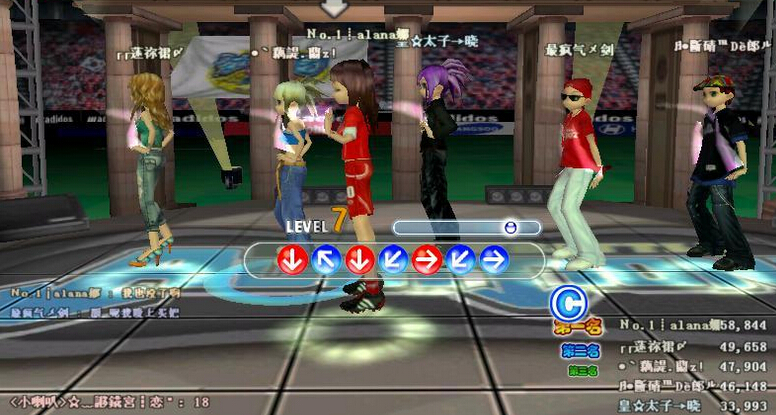Select the 皇☆太子→晓 scoreboard row
The image size is (776, 415).
[x=692, y=405]
